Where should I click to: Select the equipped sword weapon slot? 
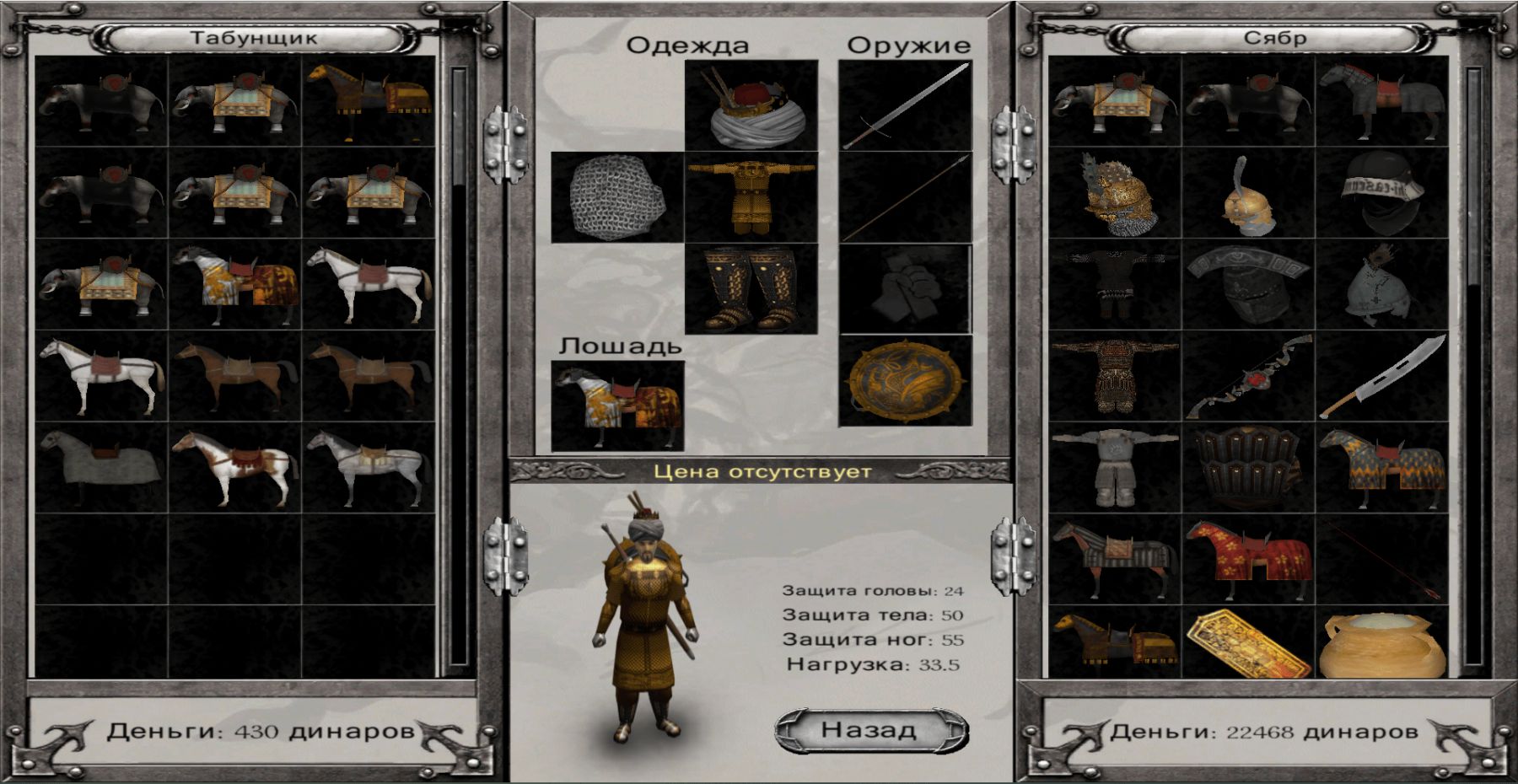(905, 106)
